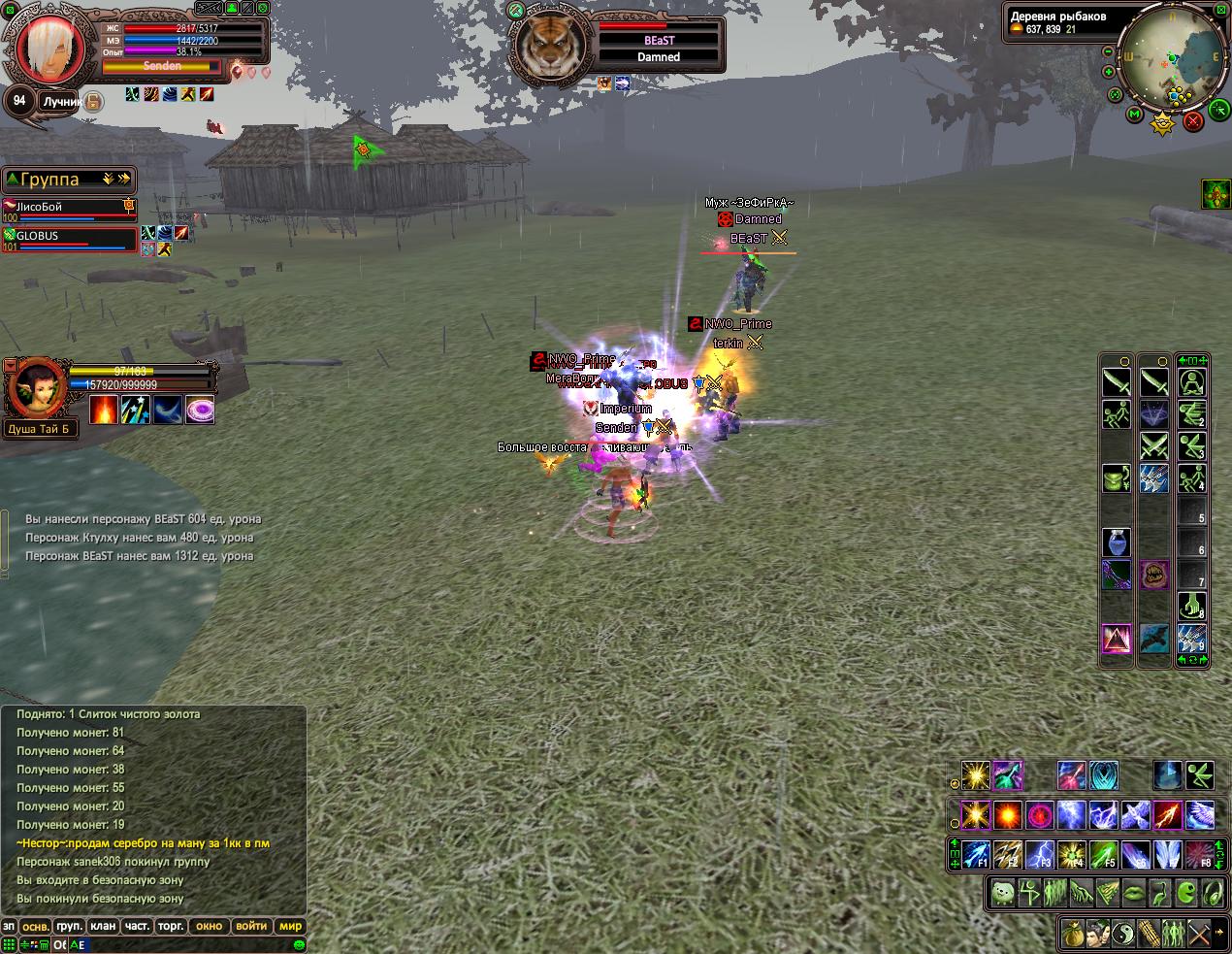
Task: Switch chat to the "клан" tab
Action: (103, 926)
